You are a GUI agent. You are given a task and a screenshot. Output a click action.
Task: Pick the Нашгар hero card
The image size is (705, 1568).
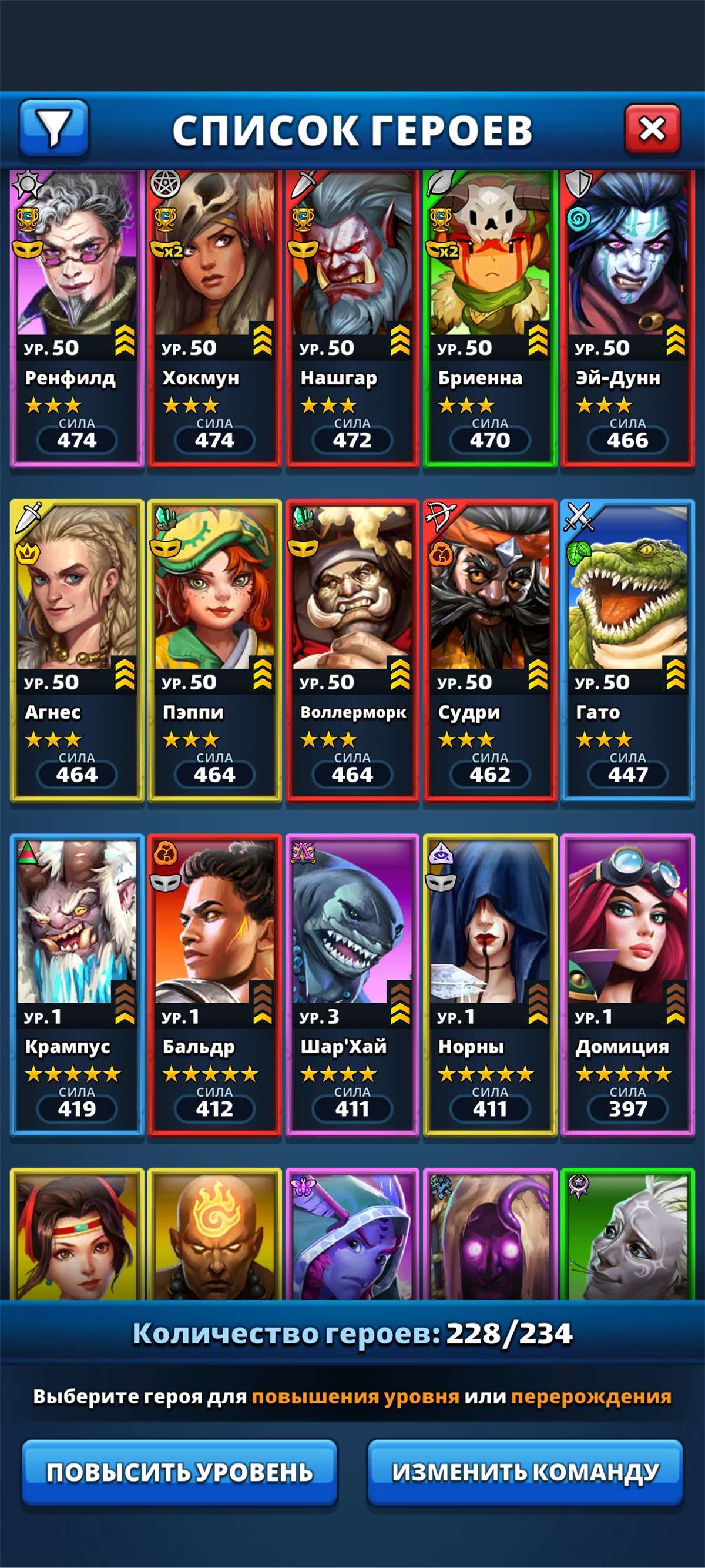coord(352,317)
